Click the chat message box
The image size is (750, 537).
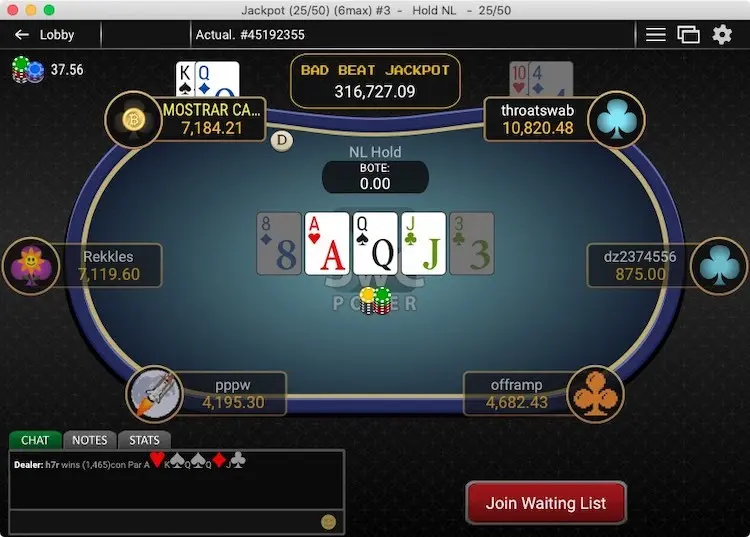(x=165, y=522)
